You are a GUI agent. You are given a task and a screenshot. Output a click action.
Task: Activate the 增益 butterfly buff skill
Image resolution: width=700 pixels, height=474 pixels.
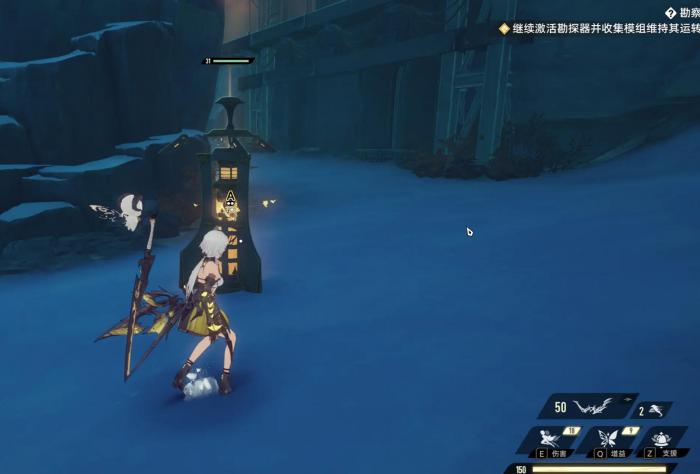click(608, 439)
